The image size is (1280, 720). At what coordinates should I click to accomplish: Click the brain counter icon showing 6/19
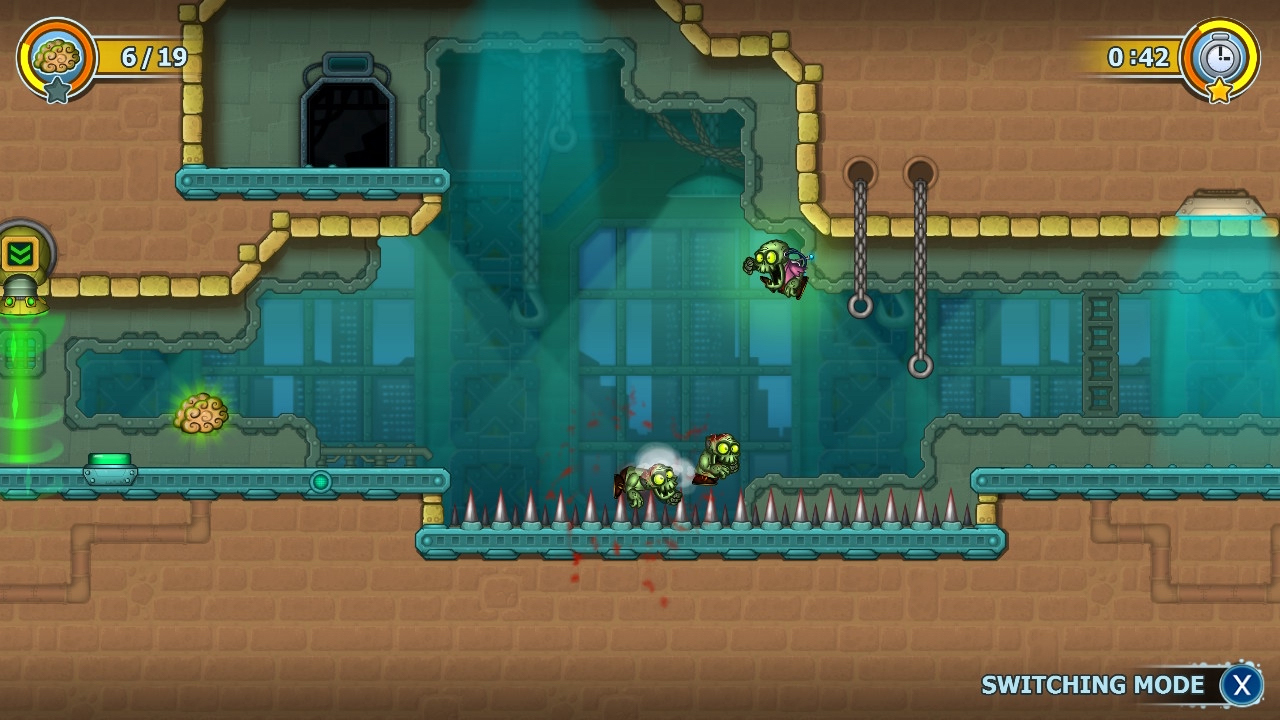click(57, 56)
